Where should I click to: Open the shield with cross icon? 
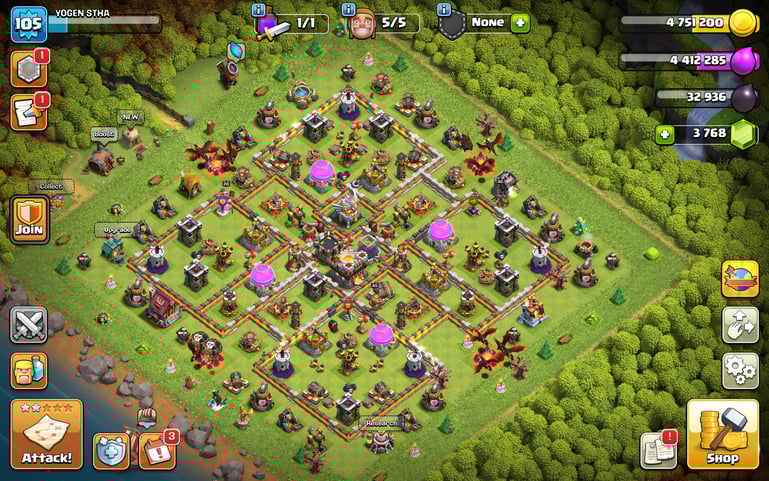[x=111, y=451]
